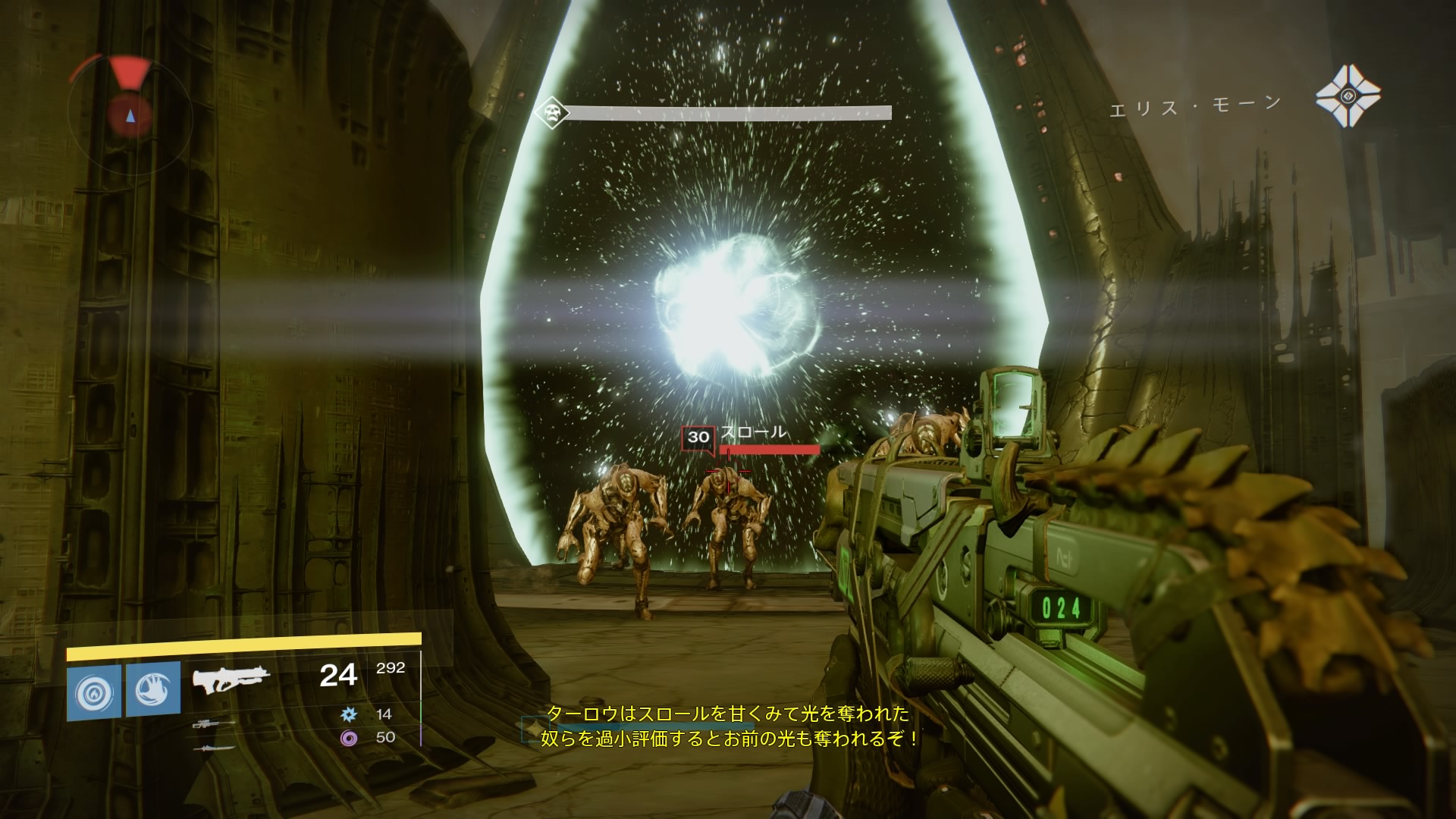Select the Ghost icon beside Eris Morn
Screen dimensions: 1456x819
coord(1348,96)
